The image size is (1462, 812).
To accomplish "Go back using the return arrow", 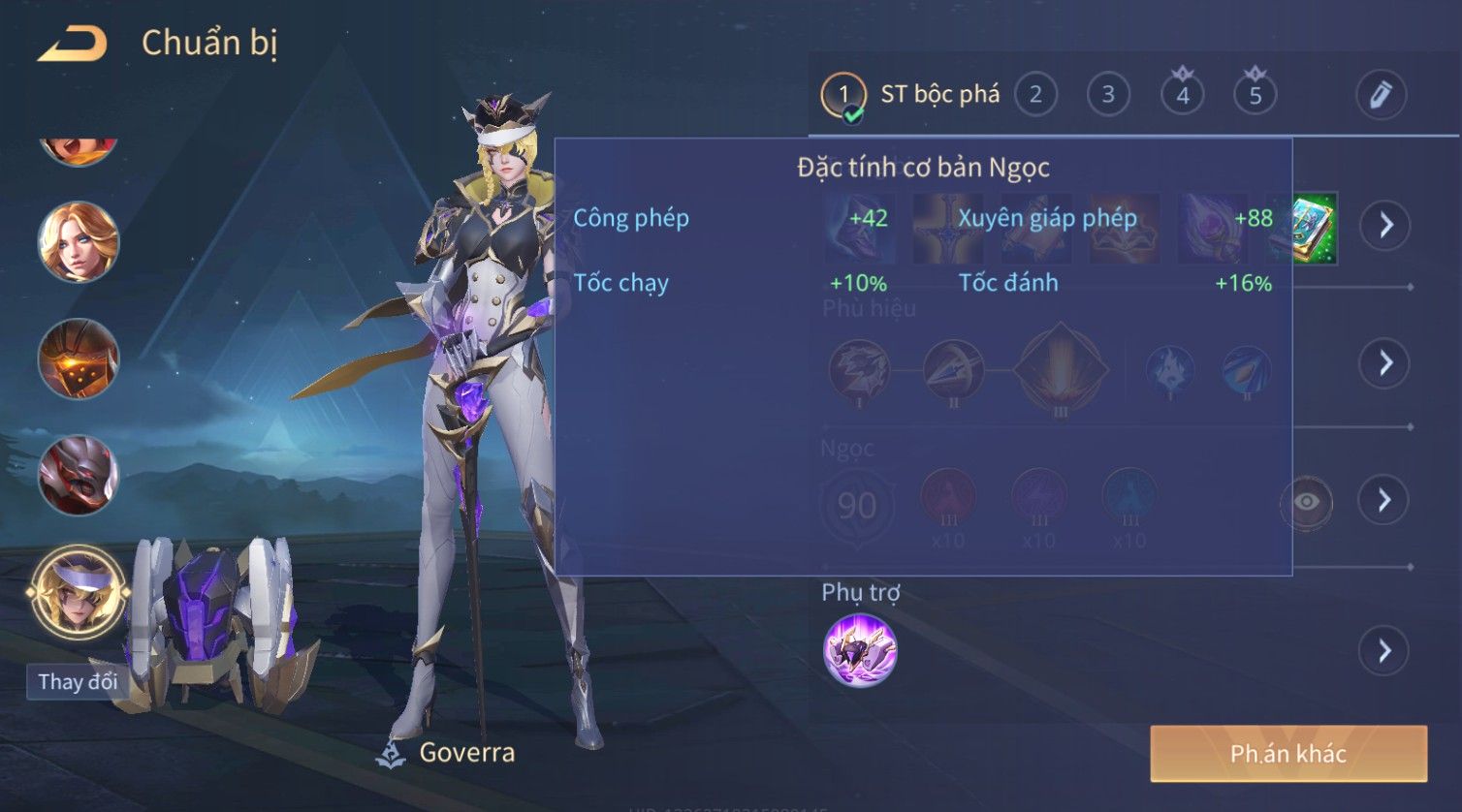I will point(73,44).
